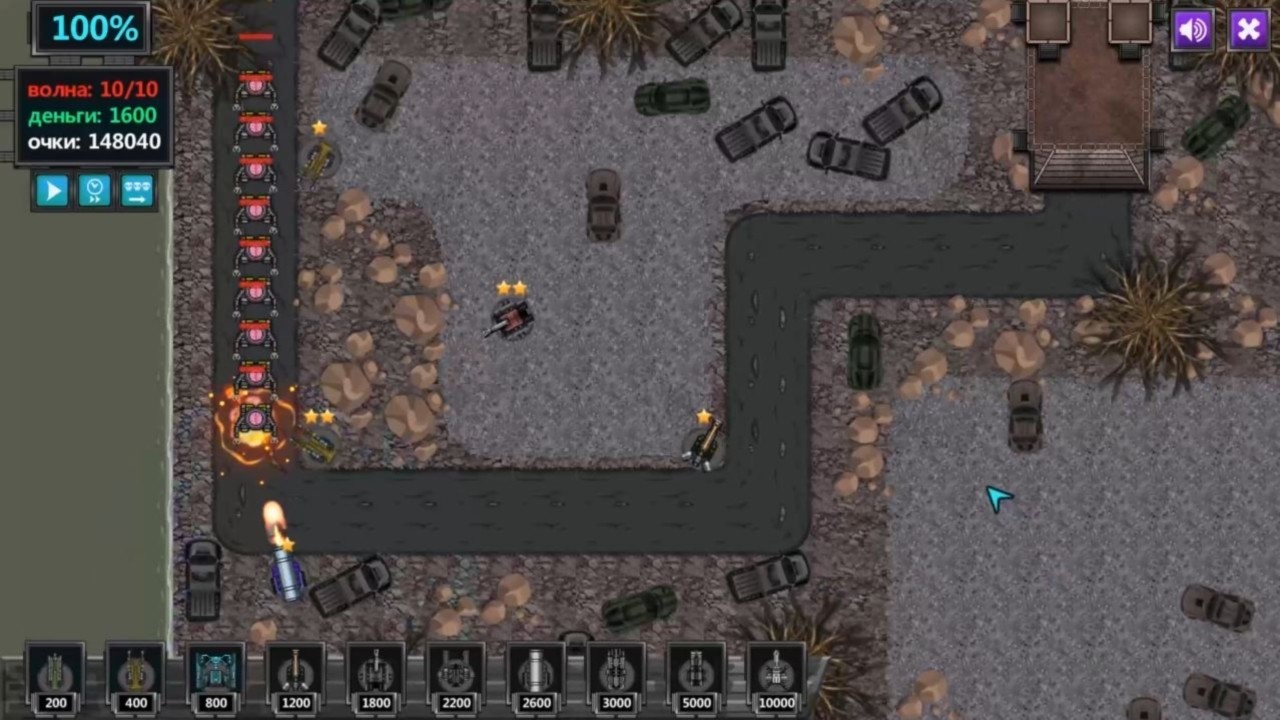This screenshot has height=720, width=1280.
Task: Select the two-star turret in the map center
Action: [x=513, y=318]
